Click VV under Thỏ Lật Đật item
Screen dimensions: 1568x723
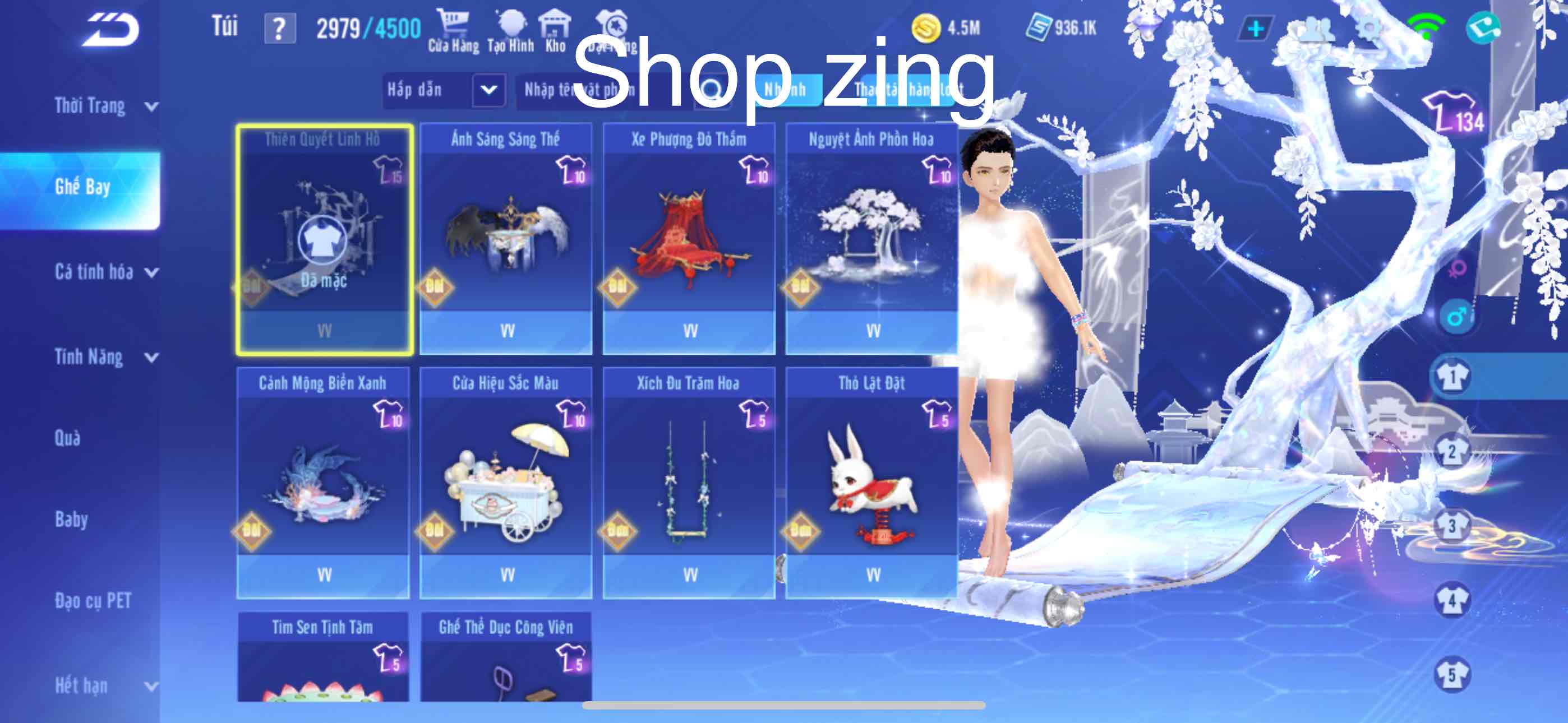[x=874, y=574]
